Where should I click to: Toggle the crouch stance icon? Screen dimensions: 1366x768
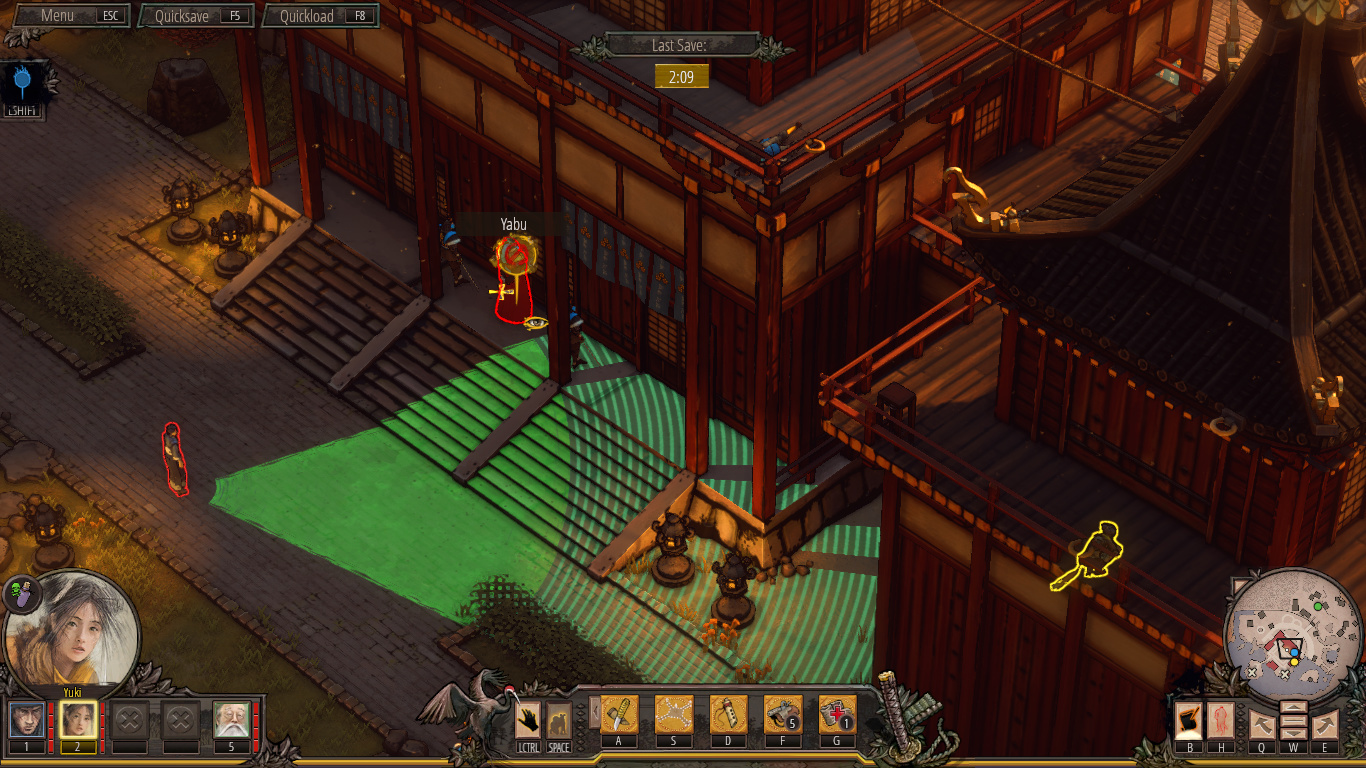point(559,718)
